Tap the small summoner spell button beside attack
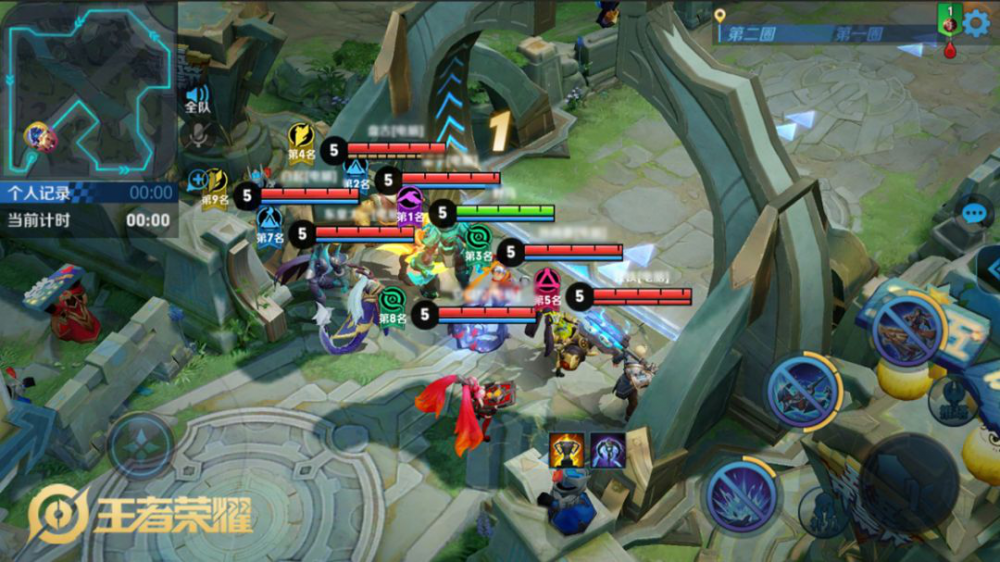Screen dimensions: 1000x562 [x=823, y=510]
